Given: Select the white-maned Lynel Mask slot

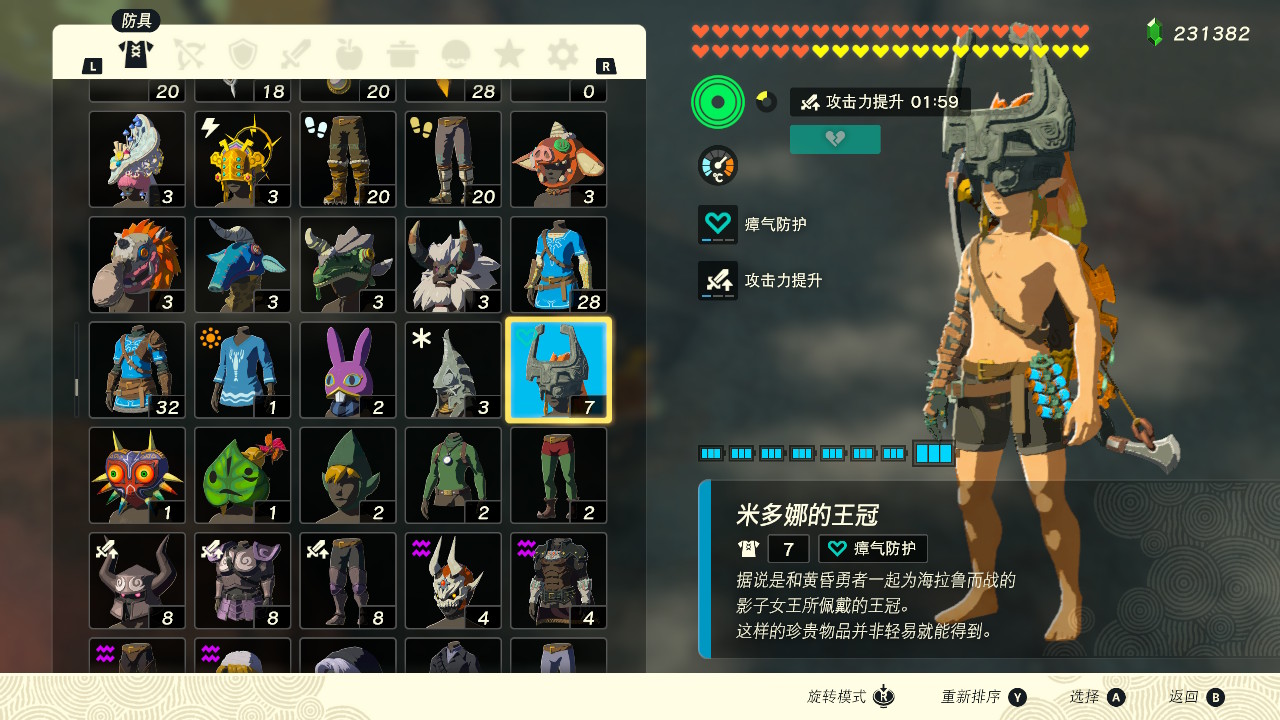Looking at the screenshot, I should 453,265.
